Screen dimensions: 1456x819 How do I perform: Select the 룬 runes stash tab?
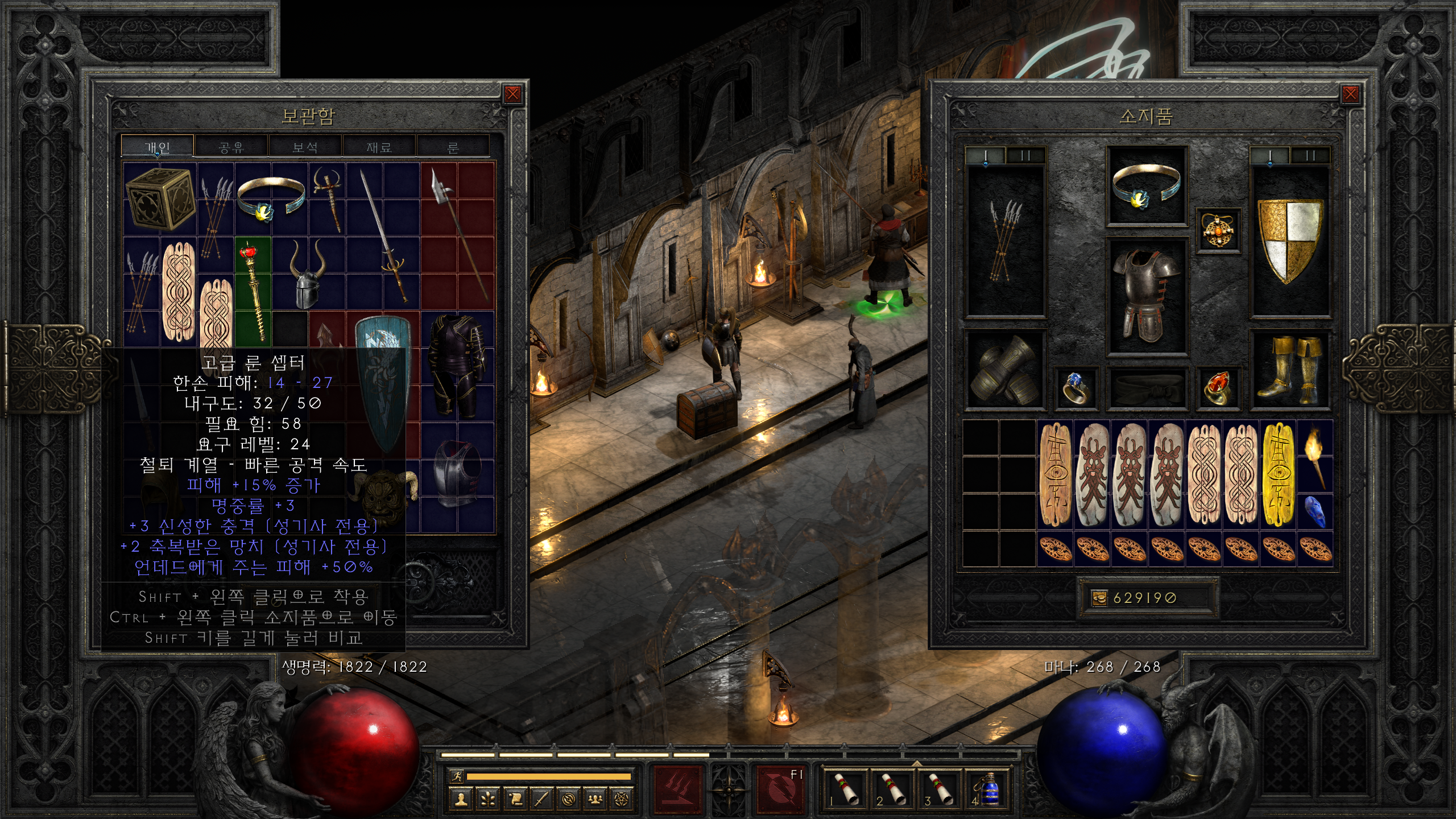tap(453, 147)
